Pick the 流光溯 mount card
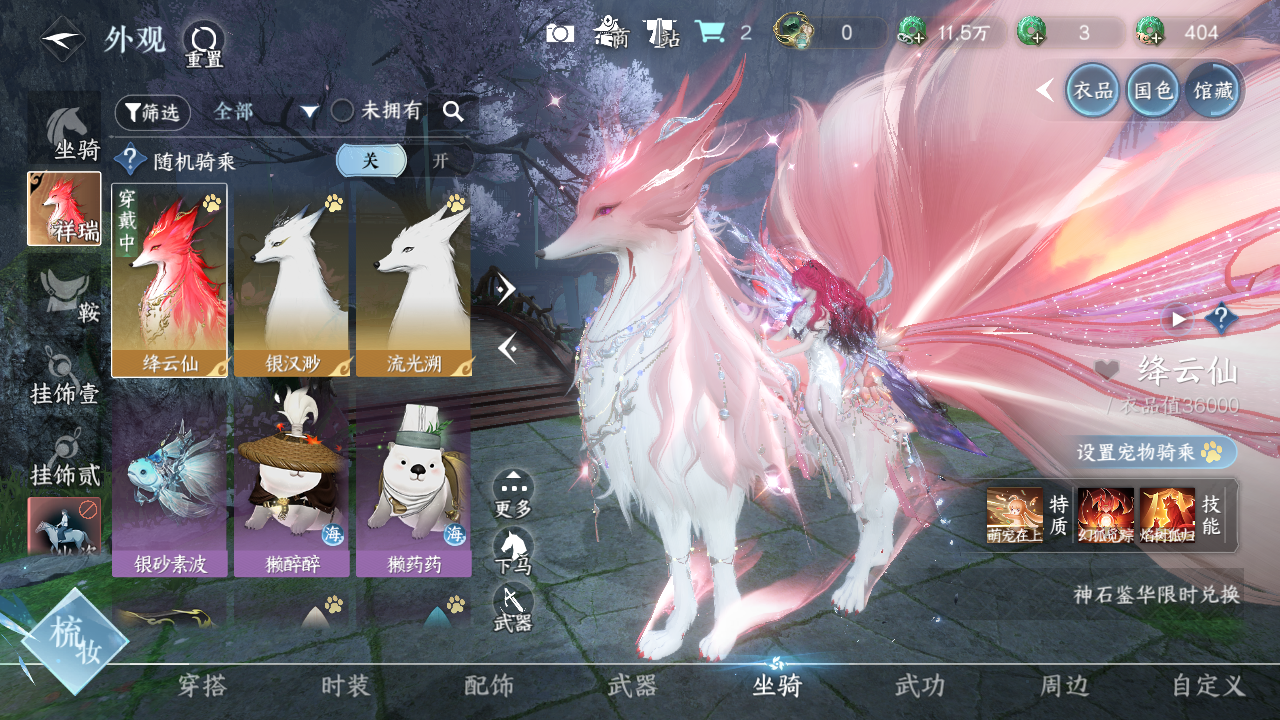This screenshot has width=1280, height=720. point(413,279)
